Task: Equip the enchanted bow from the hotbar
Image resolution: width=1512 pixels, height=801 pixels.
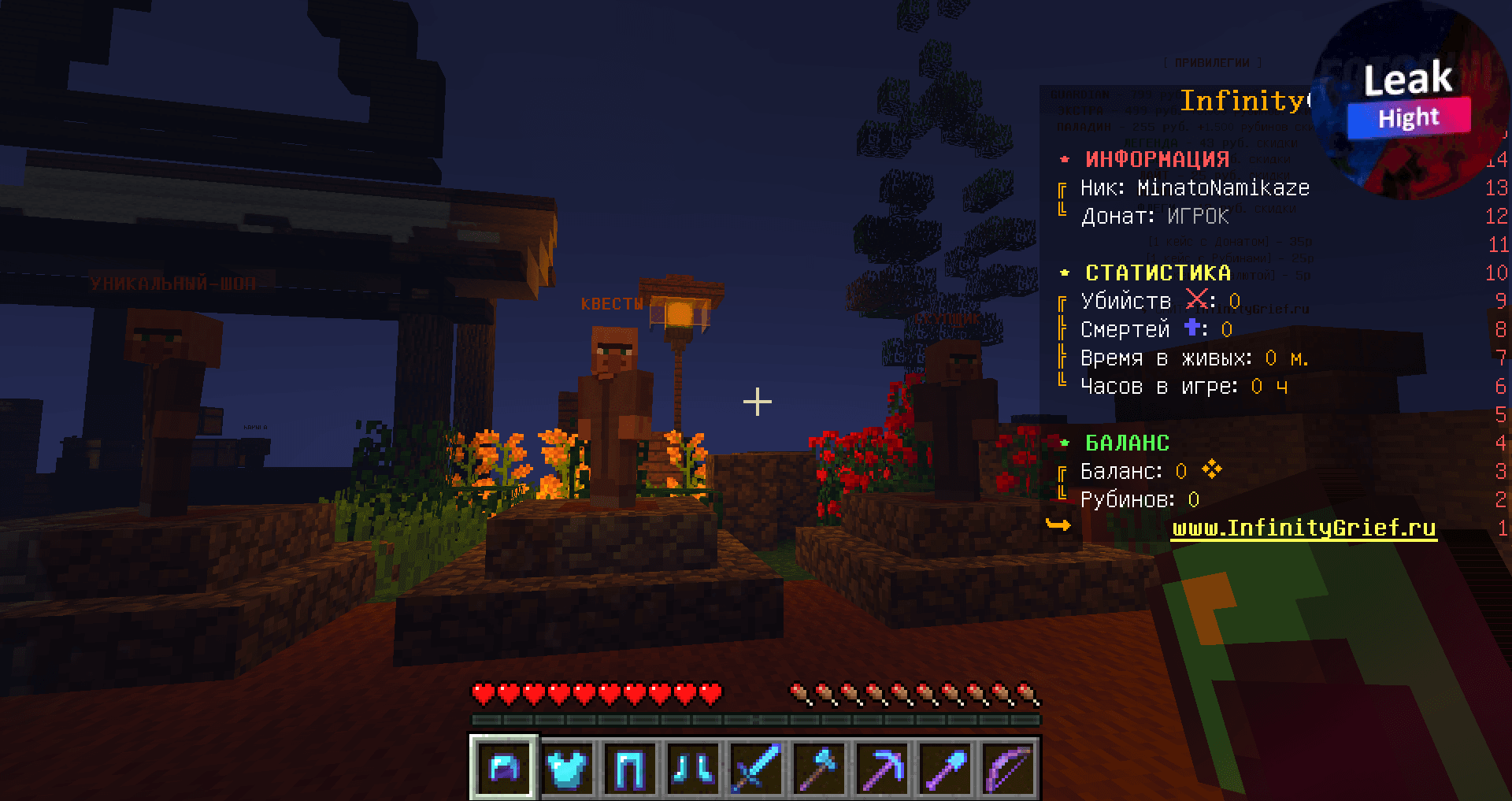Action: [1008, 767]
